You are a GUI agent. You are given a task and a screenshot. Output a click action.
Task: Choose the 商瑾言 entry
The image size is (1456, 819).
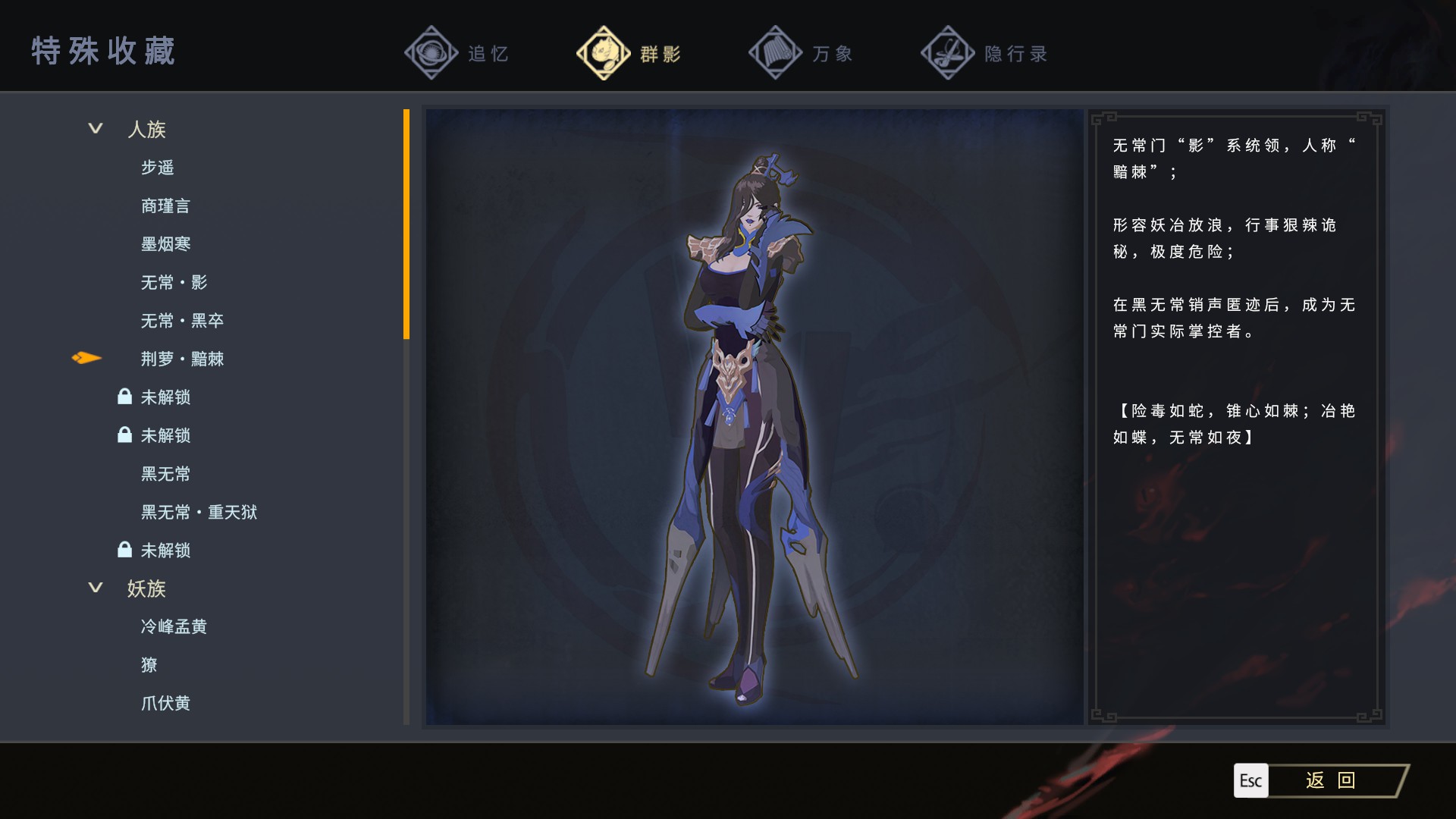[165, 206]
